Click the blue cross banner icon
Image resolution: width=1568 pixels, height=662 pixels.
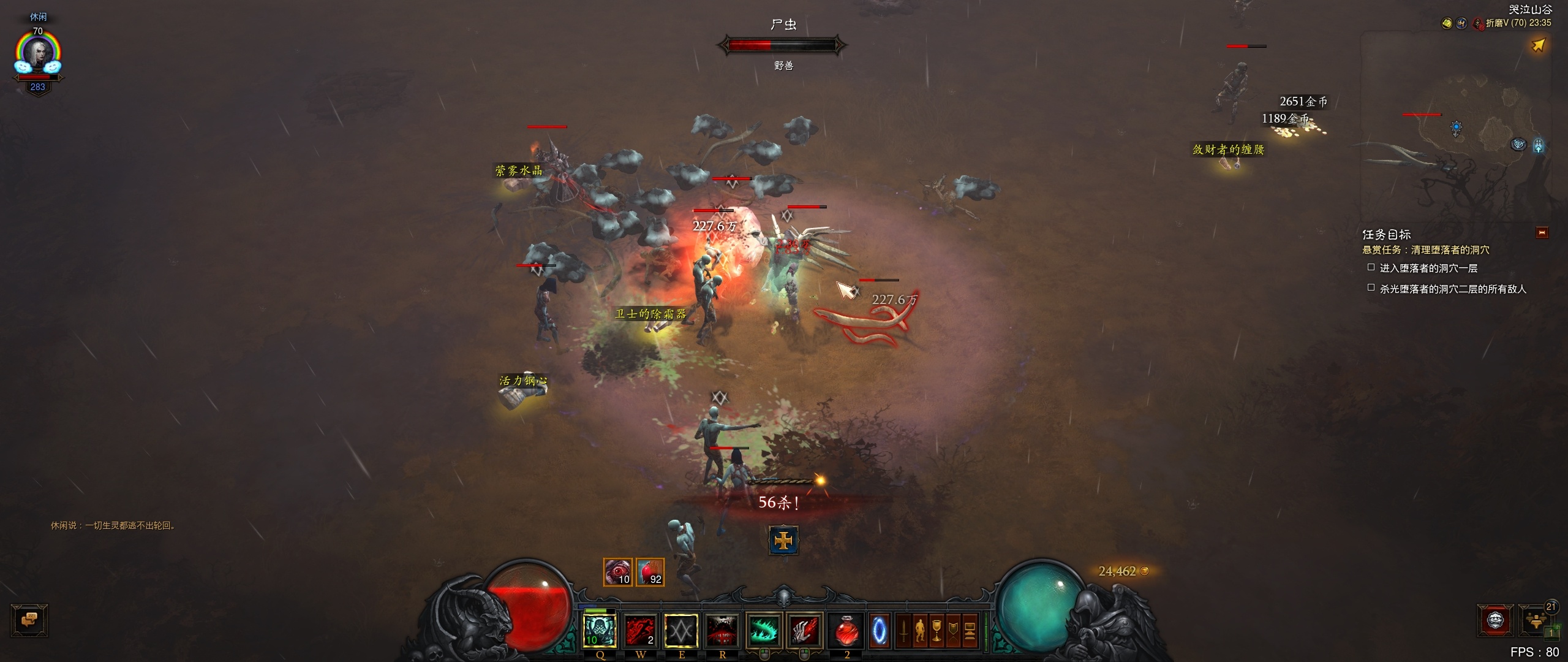(783, 541)
